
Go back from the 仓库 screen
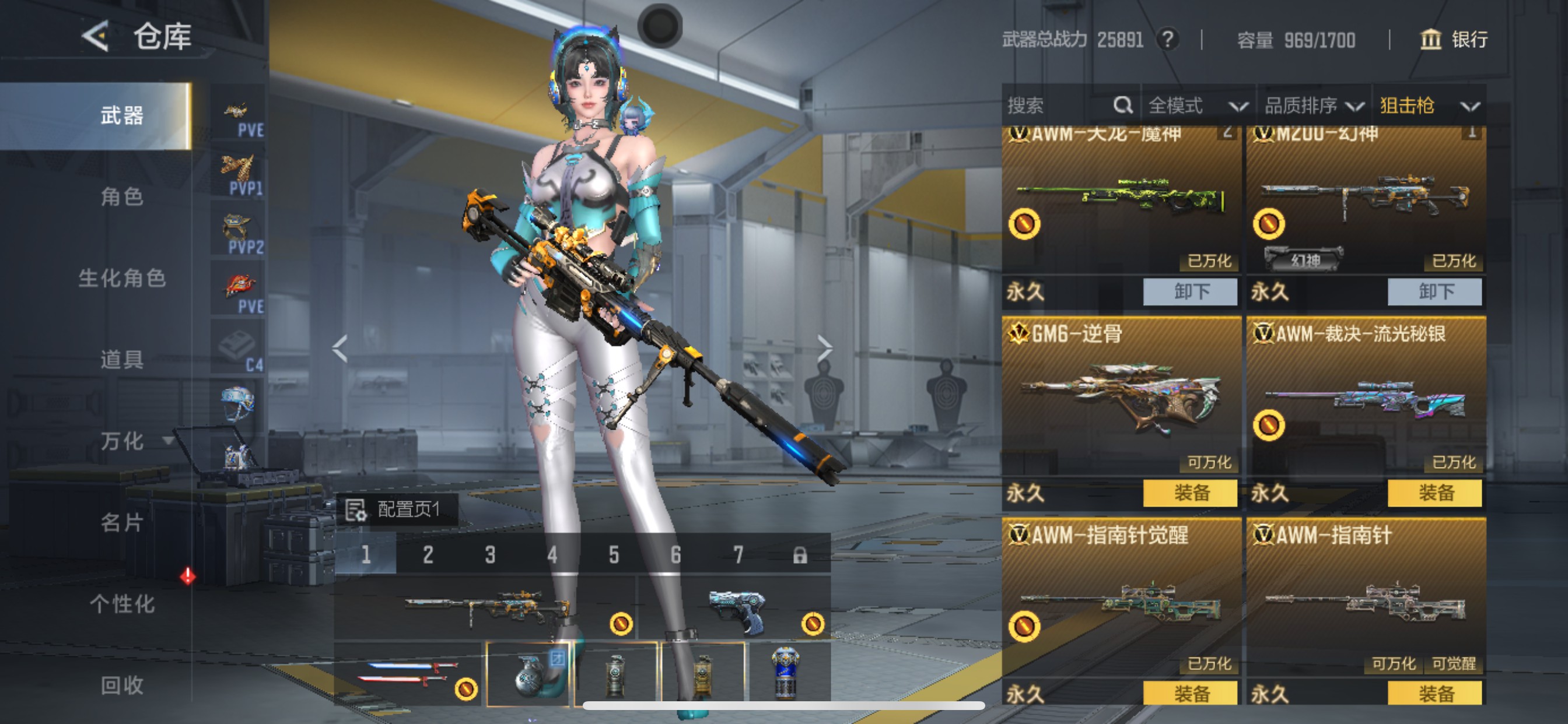click(x=96, y=36)
